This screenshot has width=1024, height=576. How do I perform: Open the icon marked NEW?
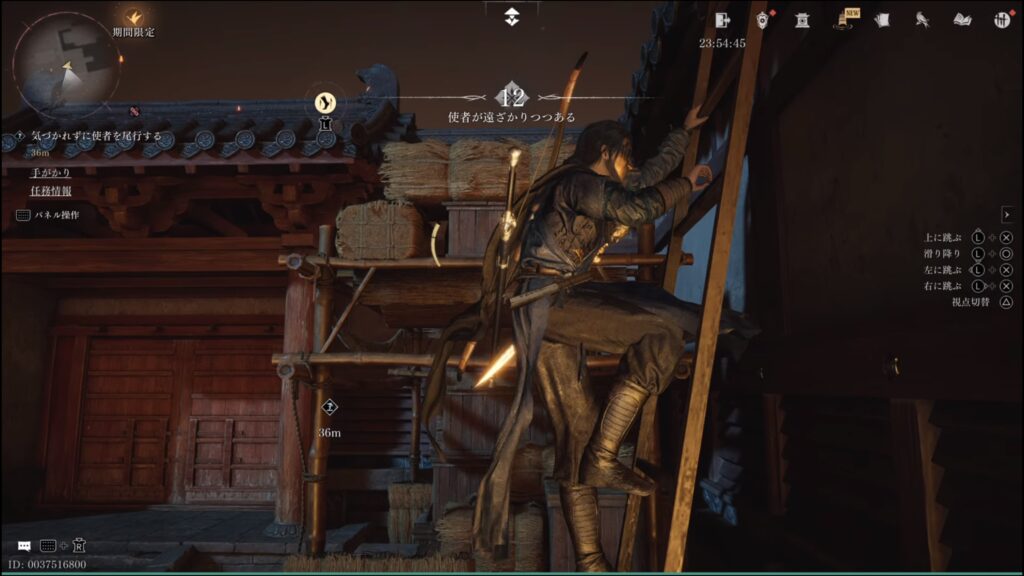846,19
